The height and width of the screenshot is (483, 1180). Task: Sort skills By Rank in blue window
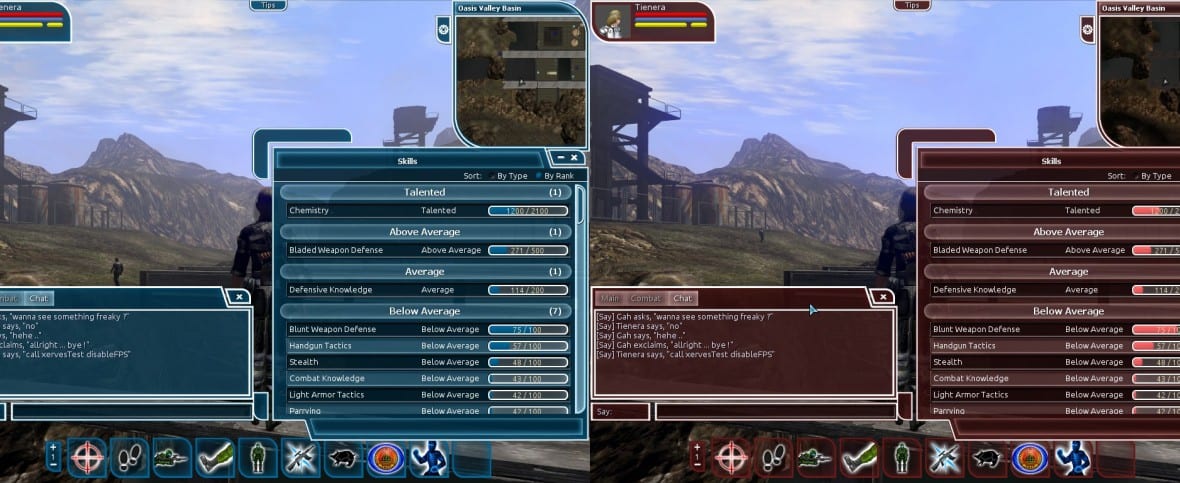tap(557, 176)
